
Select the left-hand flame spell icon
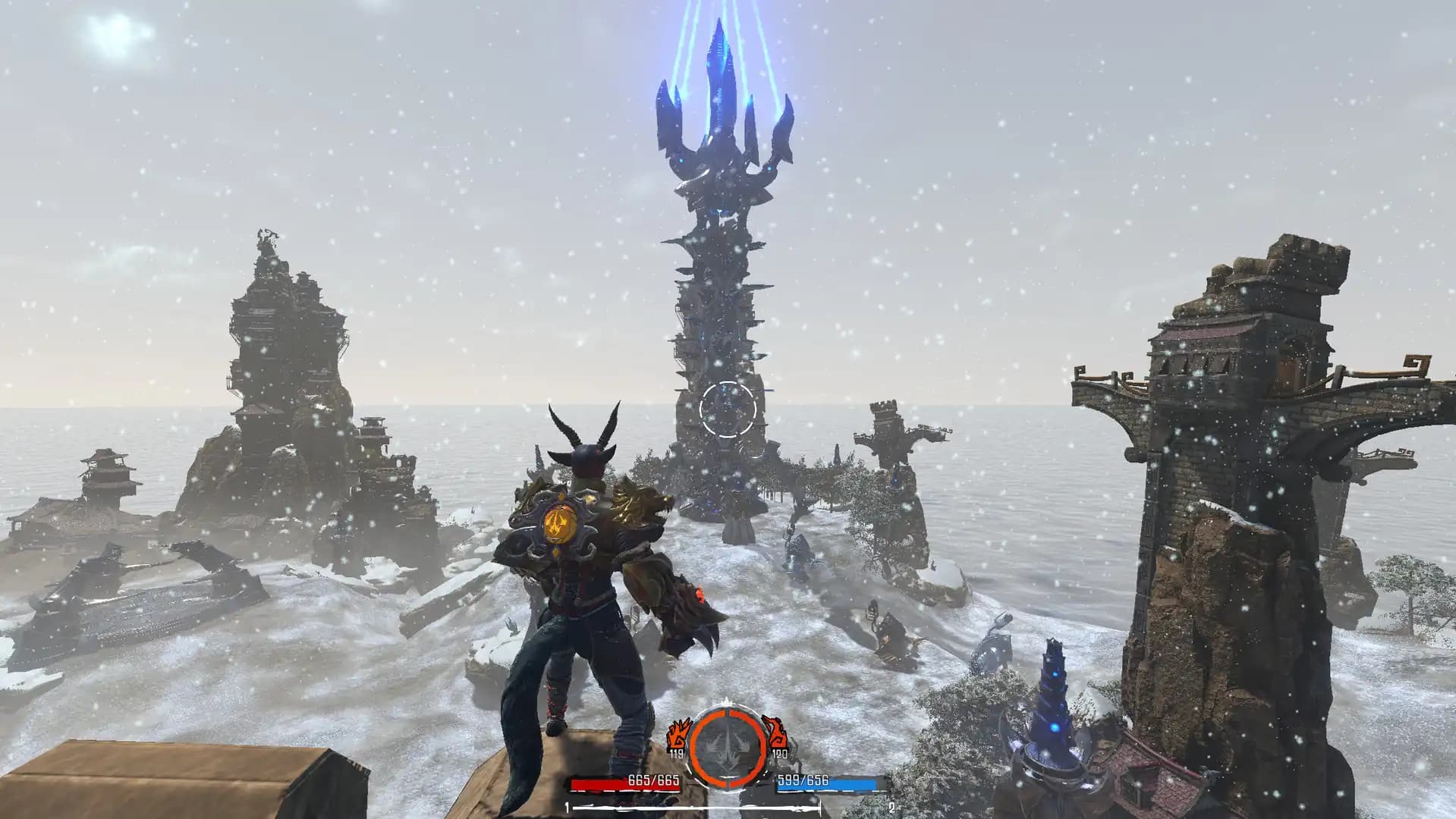pyautogui.click(x=680, y=733)
